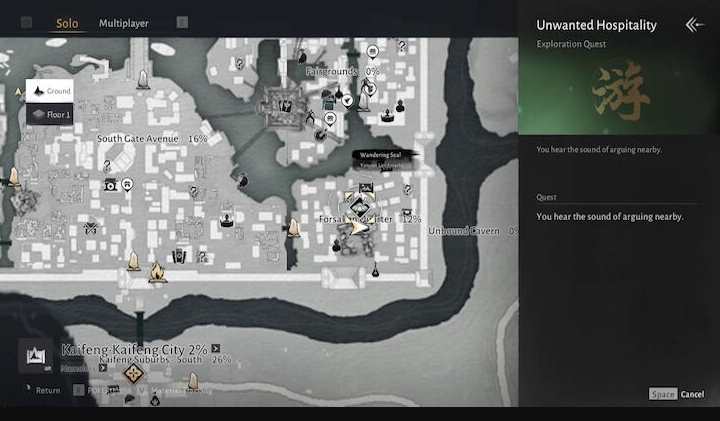Screen dimensions: 720x421
Task: Switch to the Solo tab
Action: pos(67,23)
